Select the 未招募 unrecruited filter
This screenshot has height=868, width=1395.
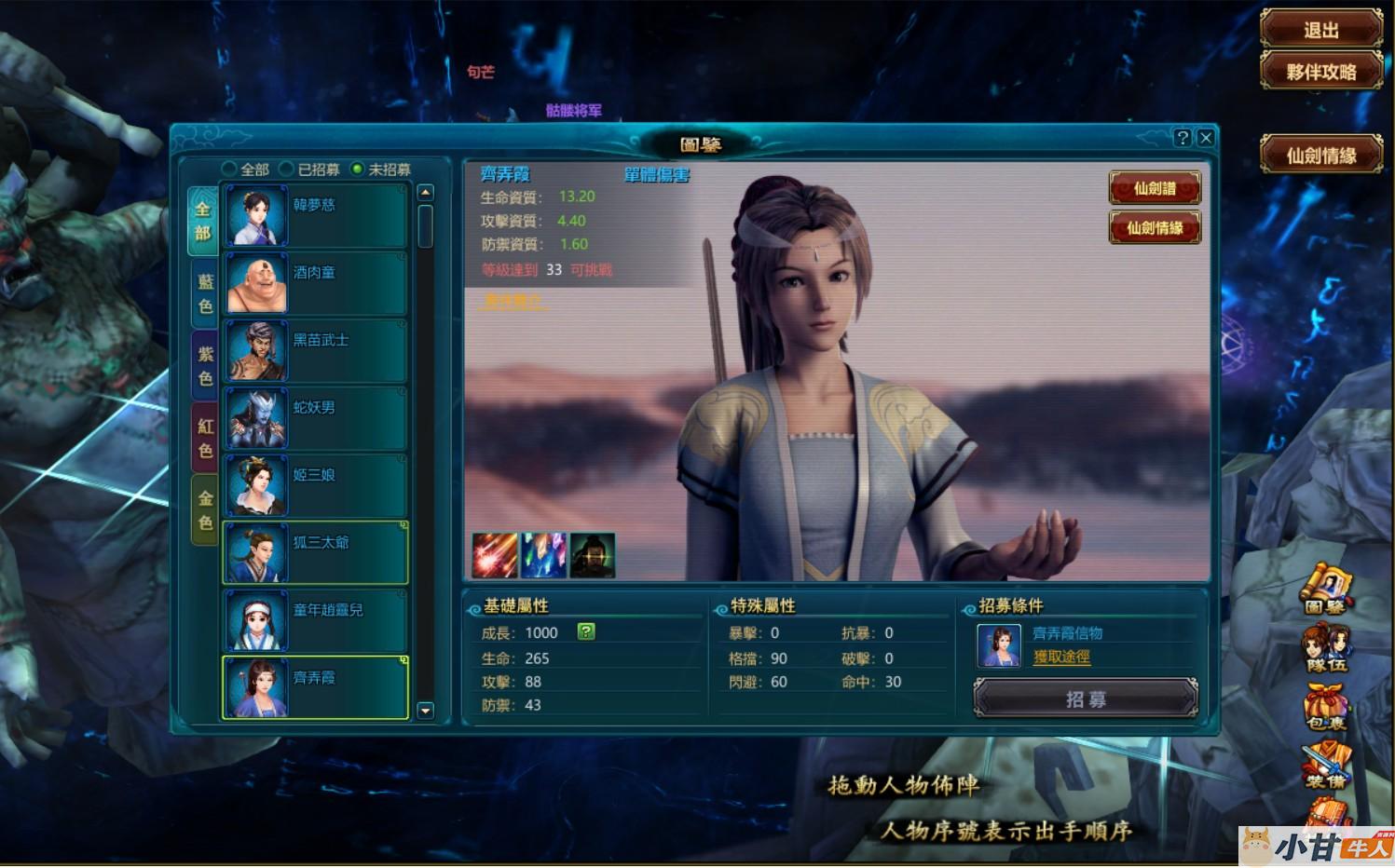click(x=357, y=170)
